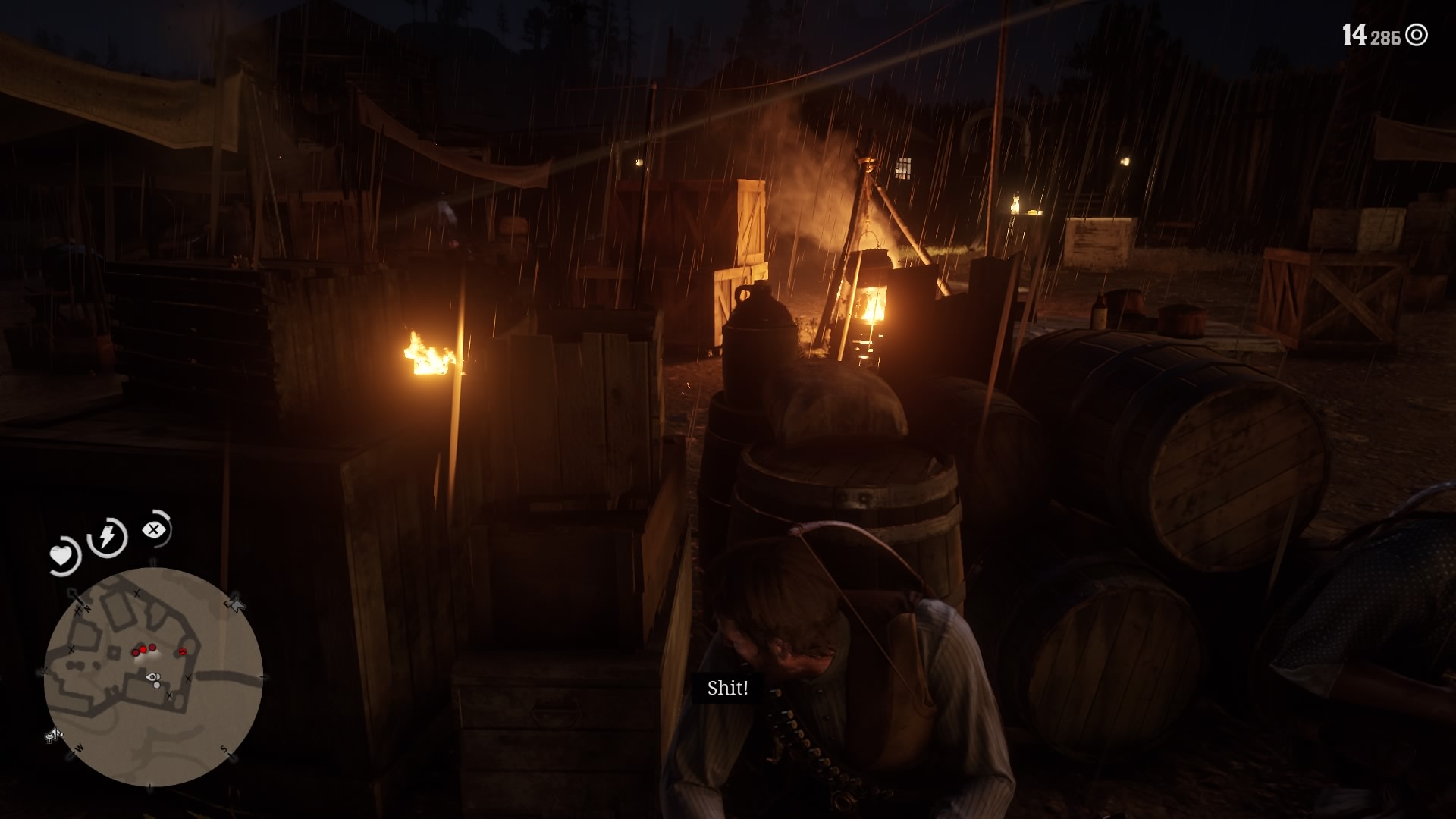The height and width of the screenshot is (819, 1456).
Task: Click the heart health core icon
Action: (62, 556)
